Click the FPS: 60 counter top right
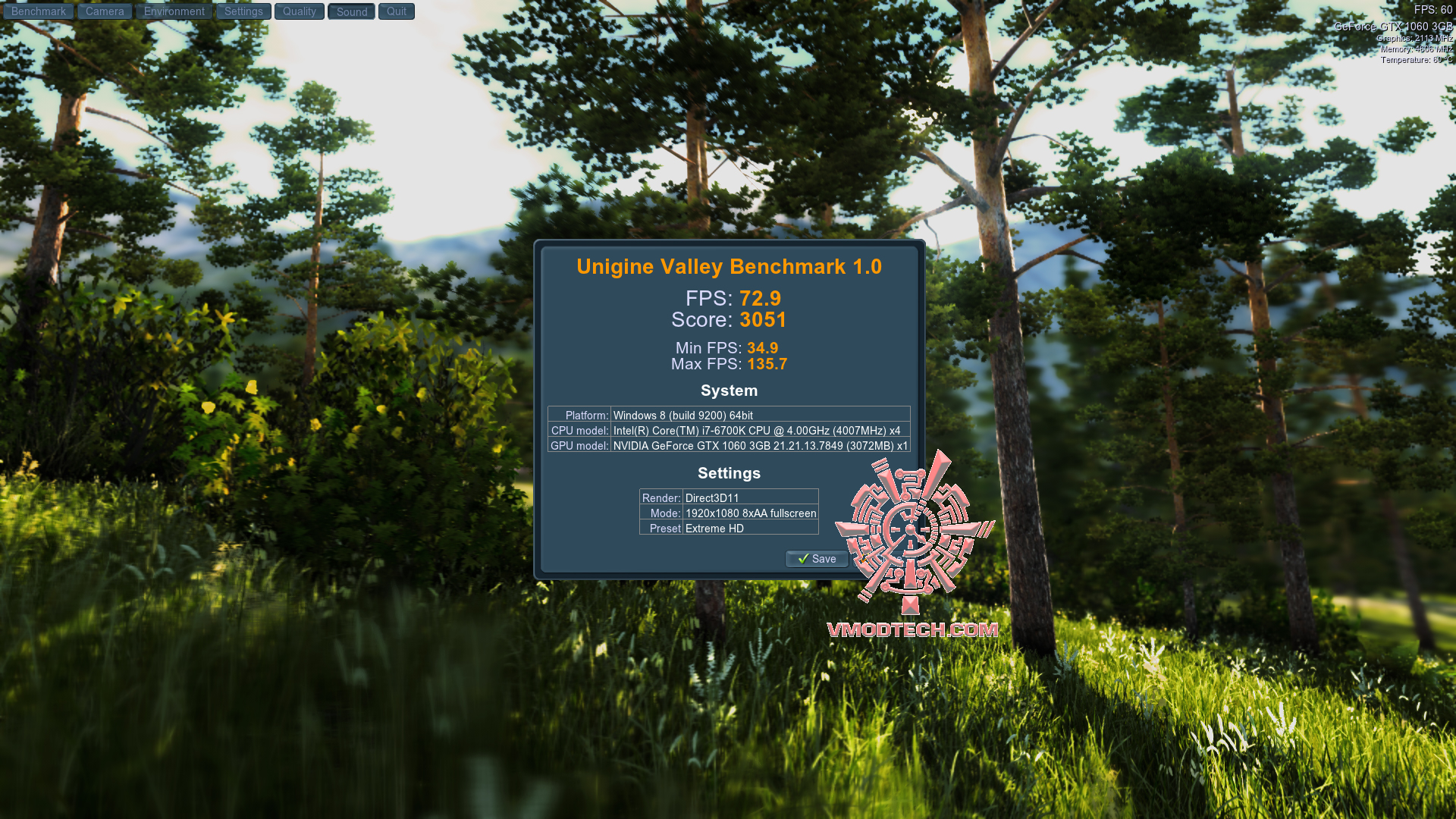The width and height of the screenshot is (1456, 819). [x=1432, y=10]
